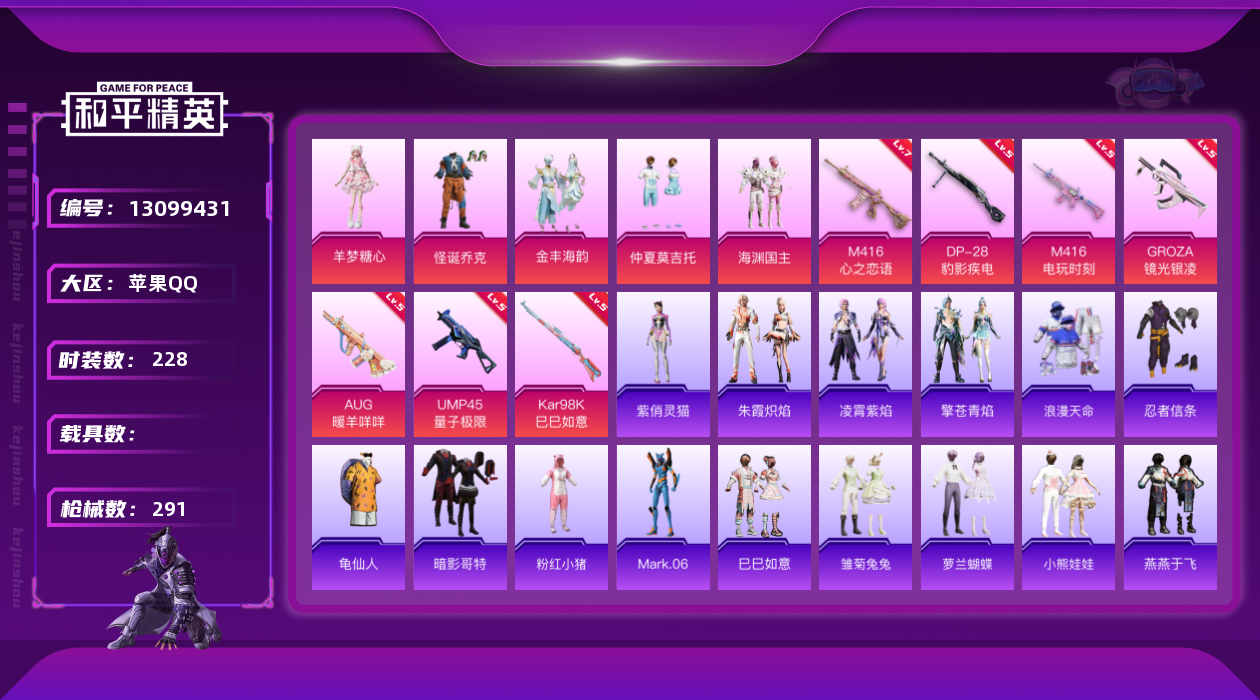Choose the UMP45 量子极限 skin card
Viewport: 1260px width, 700px height.
460,364
